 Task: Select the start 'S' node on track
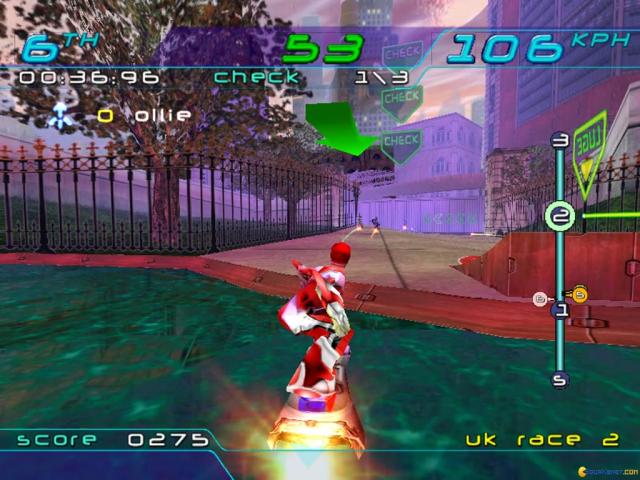coord(560,379)
